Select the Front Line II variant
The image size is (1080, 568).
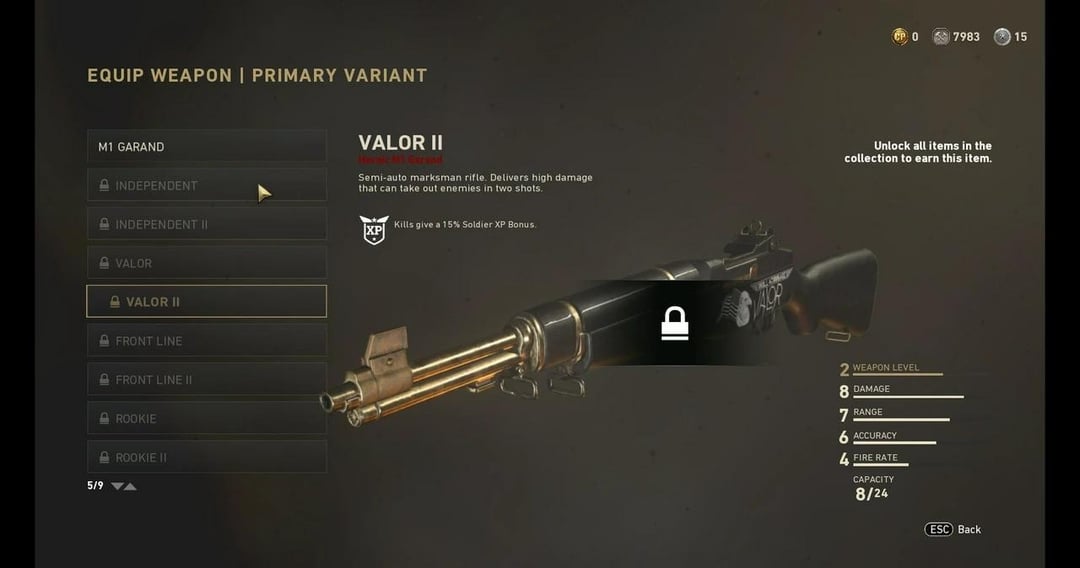click(206, 380)
